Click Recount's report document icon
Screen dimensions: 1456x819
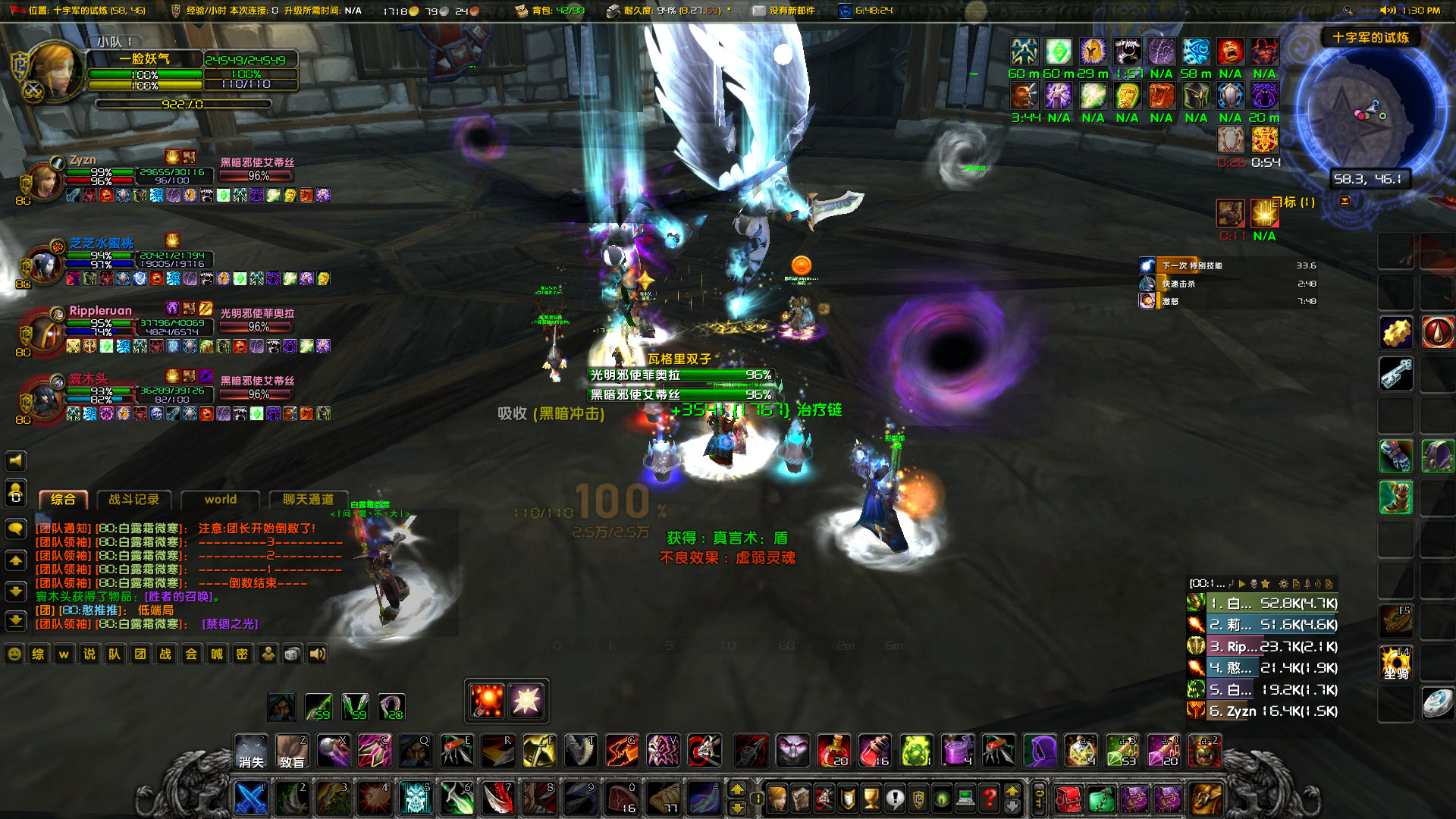[1296, 584]
